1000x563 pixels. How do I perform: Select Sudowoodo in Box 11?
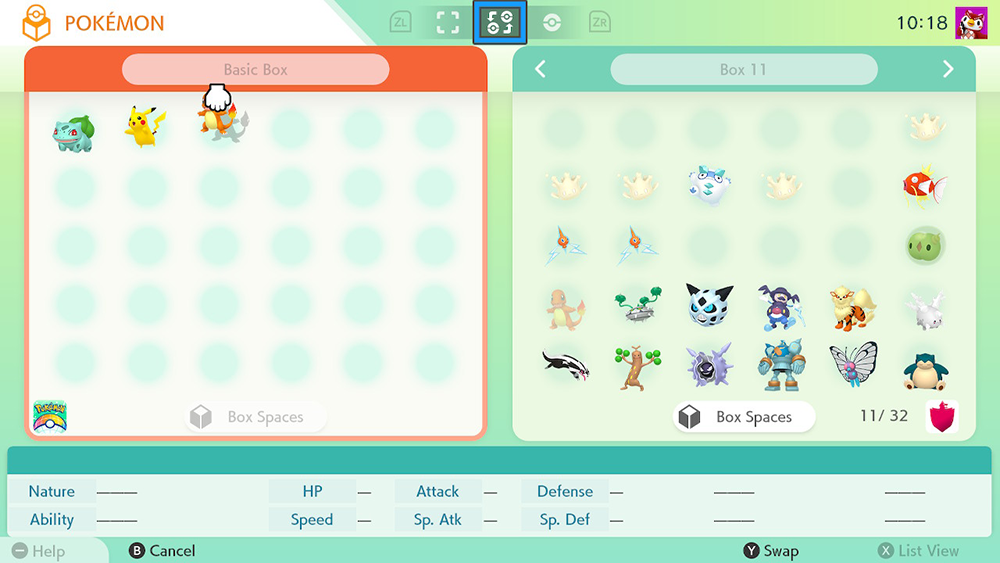click(636, 367)
